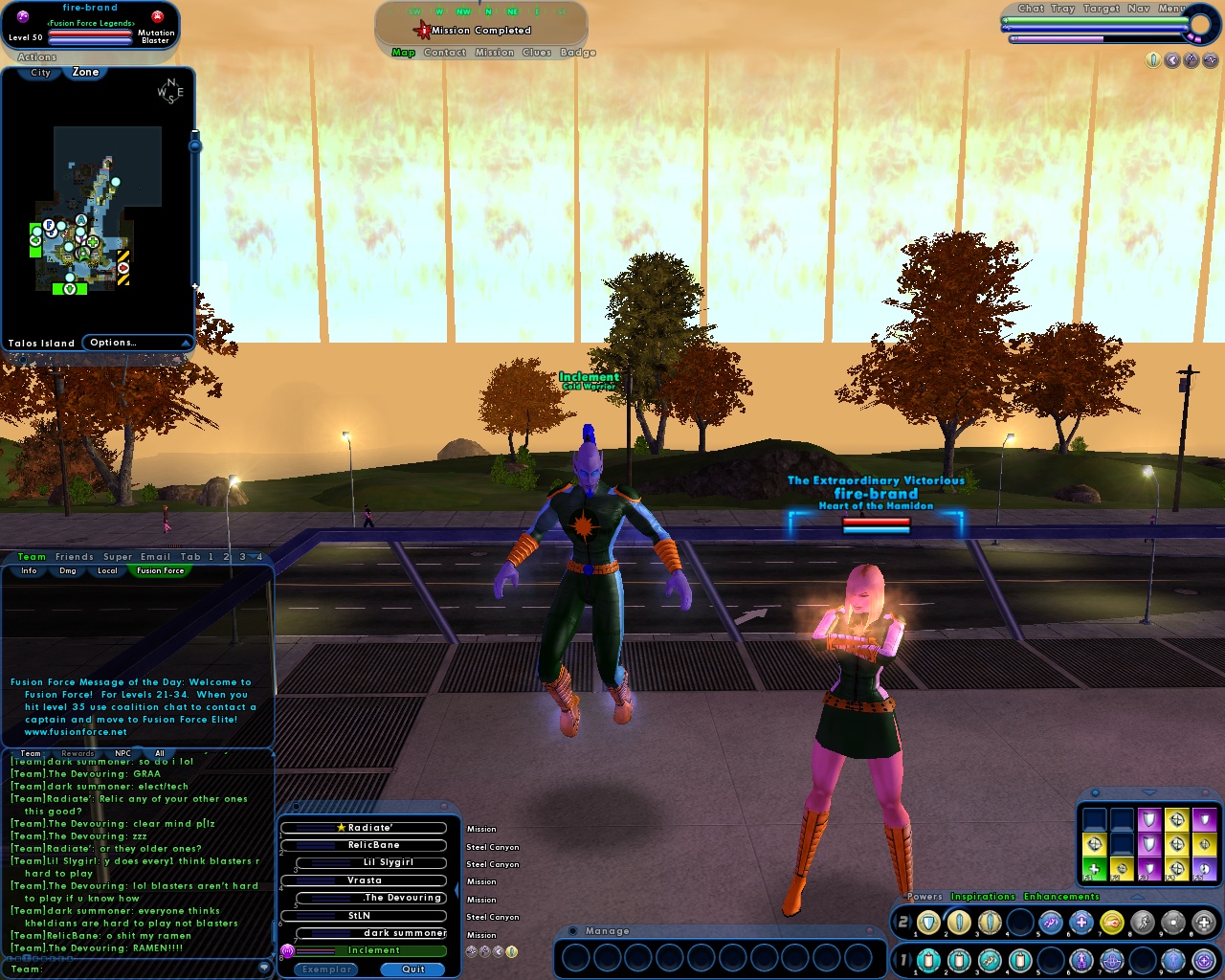Click the chat bubble icon beside the Team input
Screen dimensions: 1225x980
(x=265, y=968)
